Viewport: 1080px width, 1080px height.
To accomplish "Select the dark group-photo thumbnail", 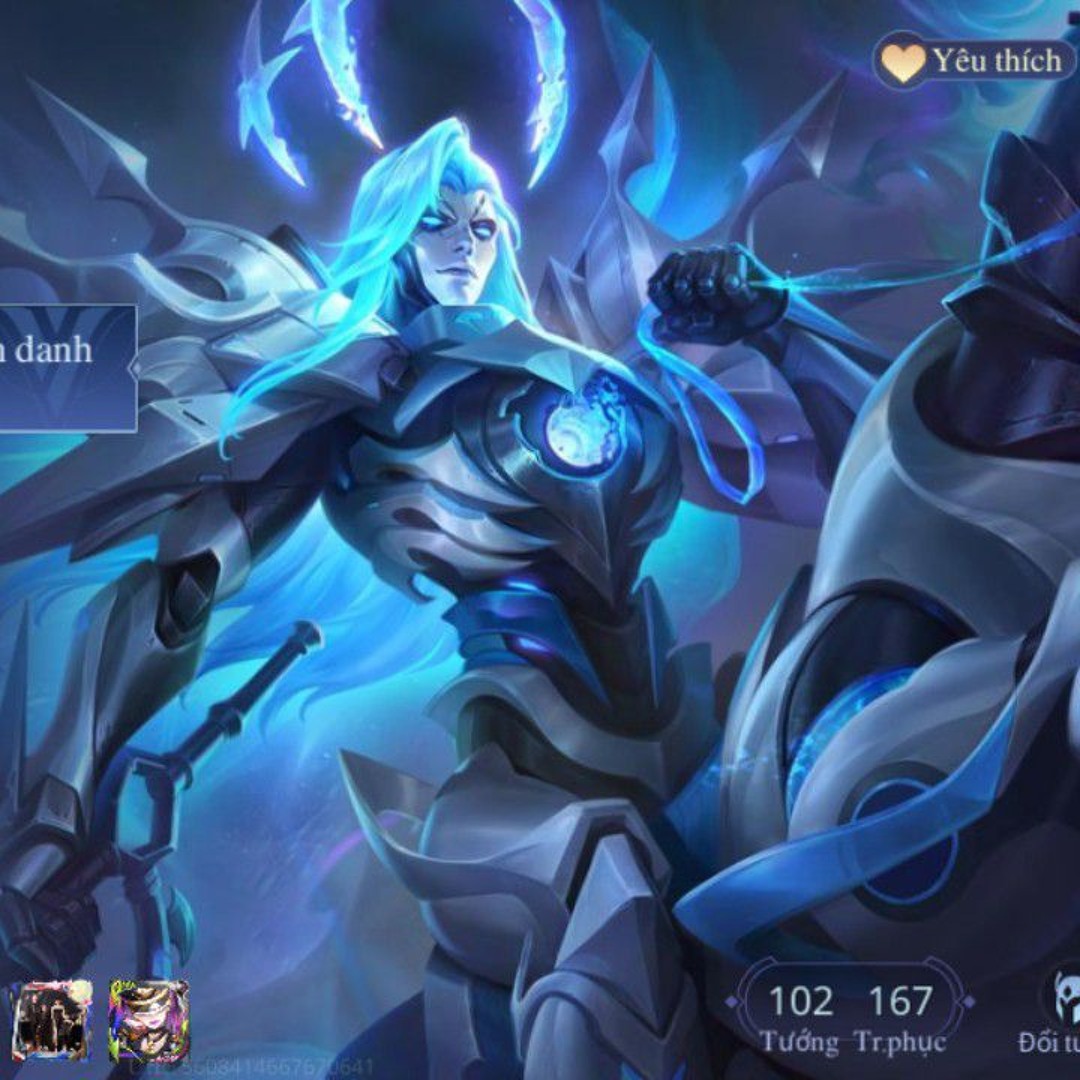I will [x=52, y=1020].
